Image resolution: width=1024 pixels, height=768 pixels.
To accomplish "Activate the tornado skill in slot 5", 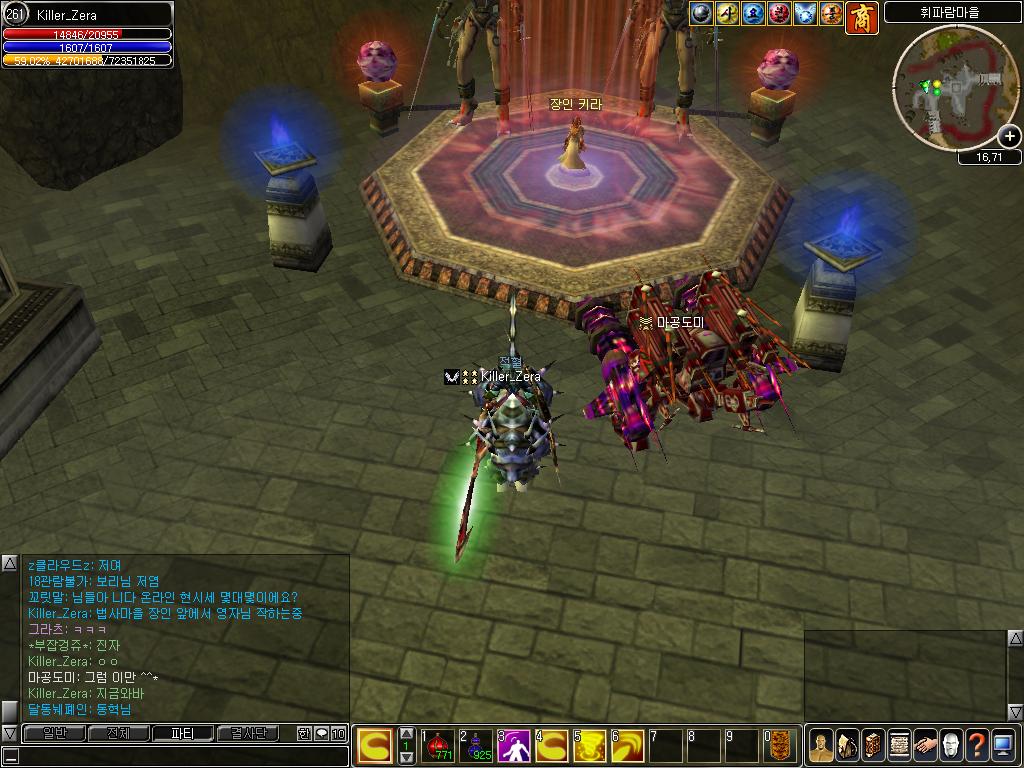I will pyautogui.click(x=590, y=746).
